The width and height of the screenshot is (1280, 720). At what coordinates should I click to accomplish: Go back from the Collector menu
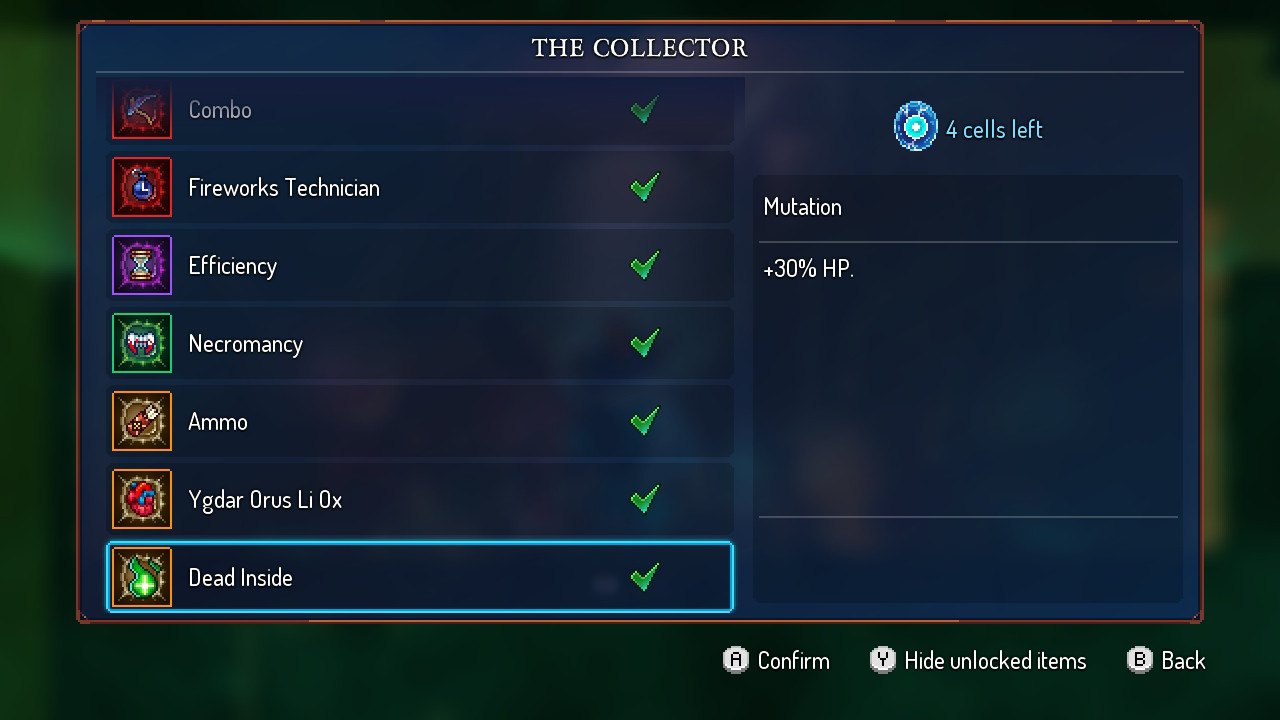(x=1166, y=660)
